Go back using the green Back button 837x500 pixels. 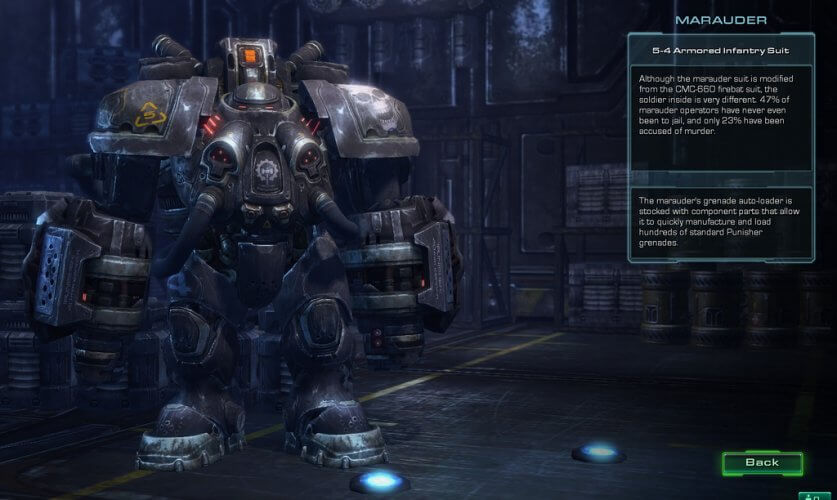coord(762,463)
